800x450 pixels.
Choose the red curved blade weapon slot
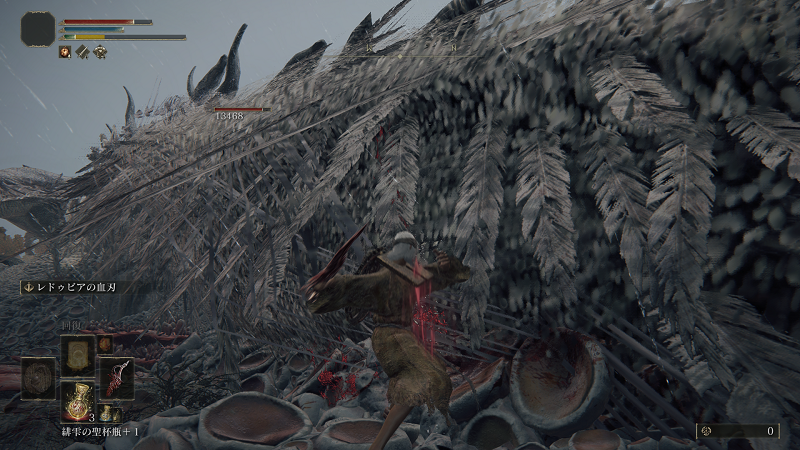click(x=115, y=378)
